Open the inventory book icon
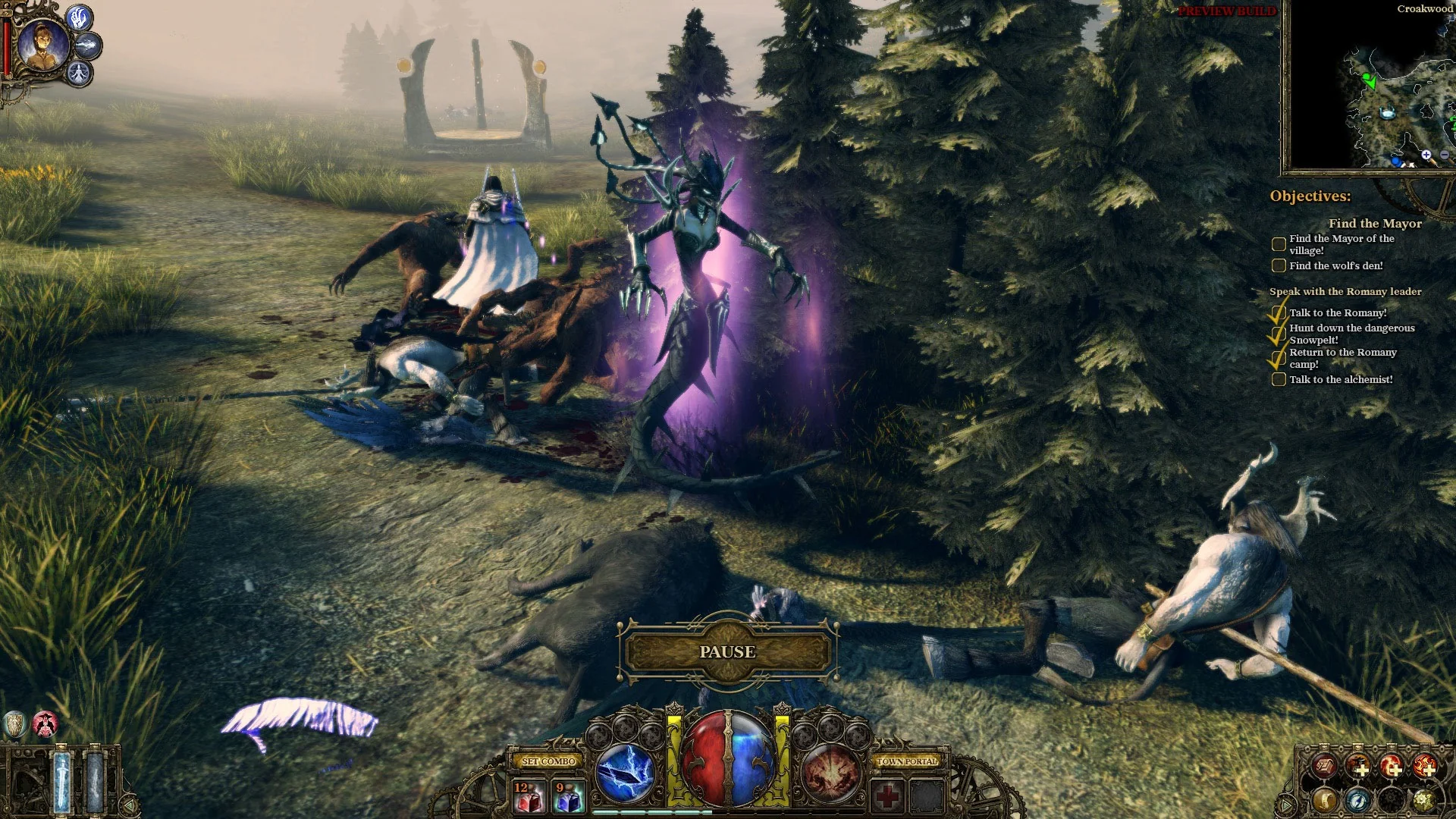This screenshot has height=819, width=1456. tap(1324, 765)
